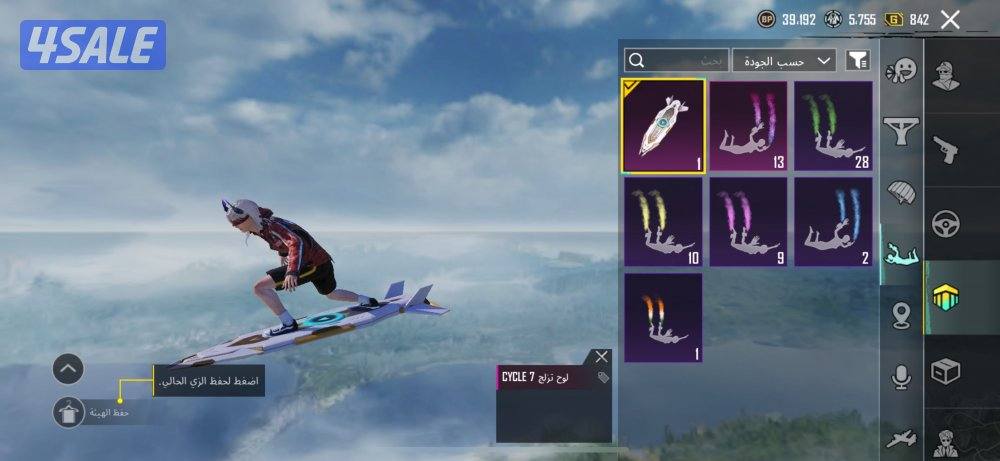
Task: Open the parachute skins tab
Action: (902, 192)
